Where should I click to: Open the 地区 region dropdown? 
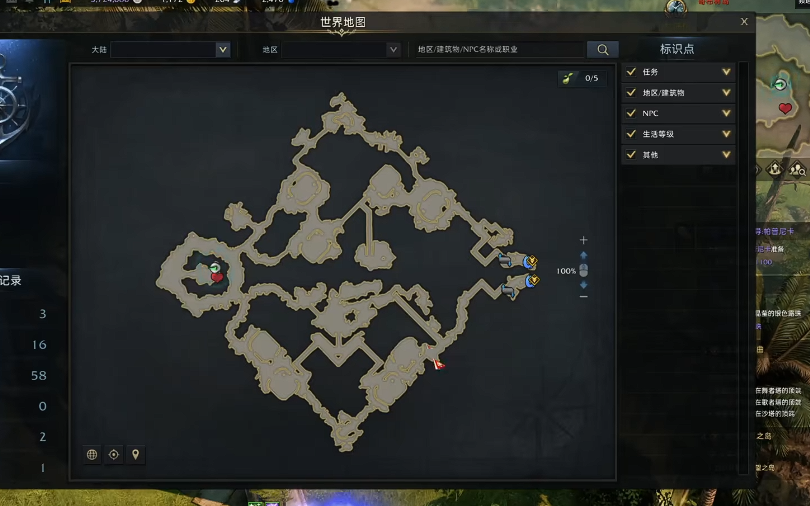pos(393,49)
